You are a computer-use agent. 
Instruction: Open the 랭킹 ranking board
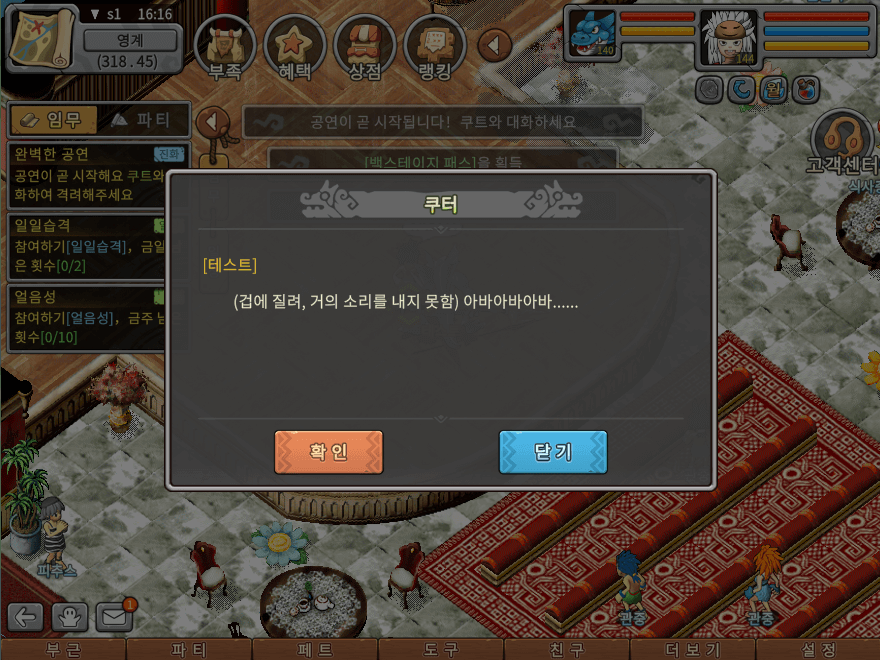tap(434, 46)
